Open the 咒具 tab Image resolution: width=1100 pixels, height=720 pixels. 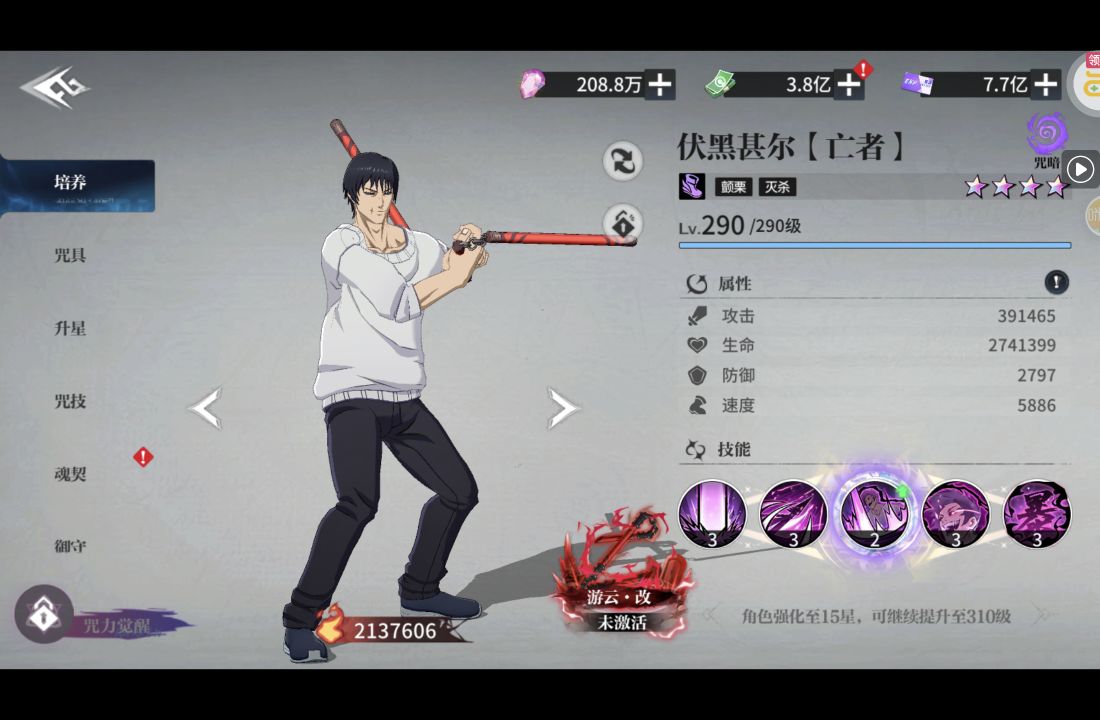(x=70, y=256)
